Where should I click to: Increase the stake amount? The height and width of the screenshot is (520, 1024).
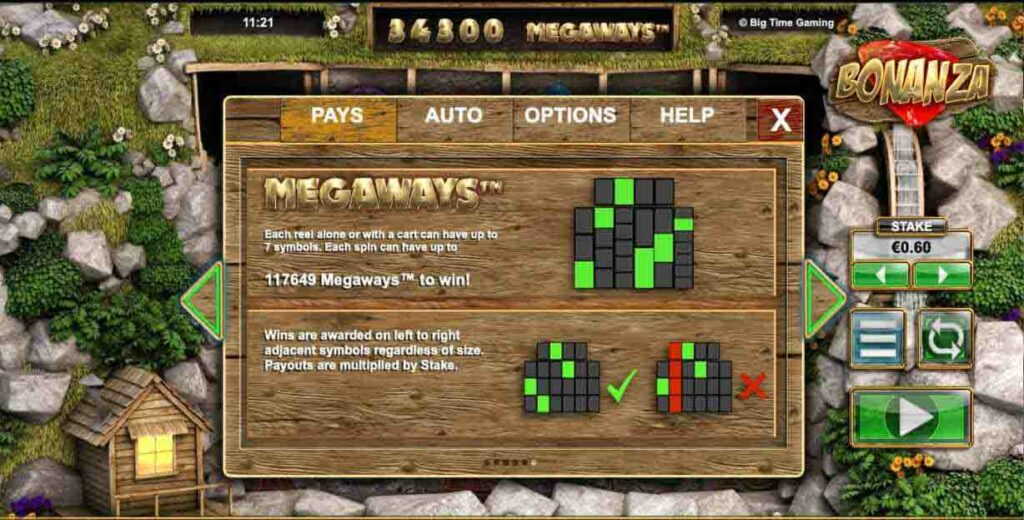(x=942, y=275)
